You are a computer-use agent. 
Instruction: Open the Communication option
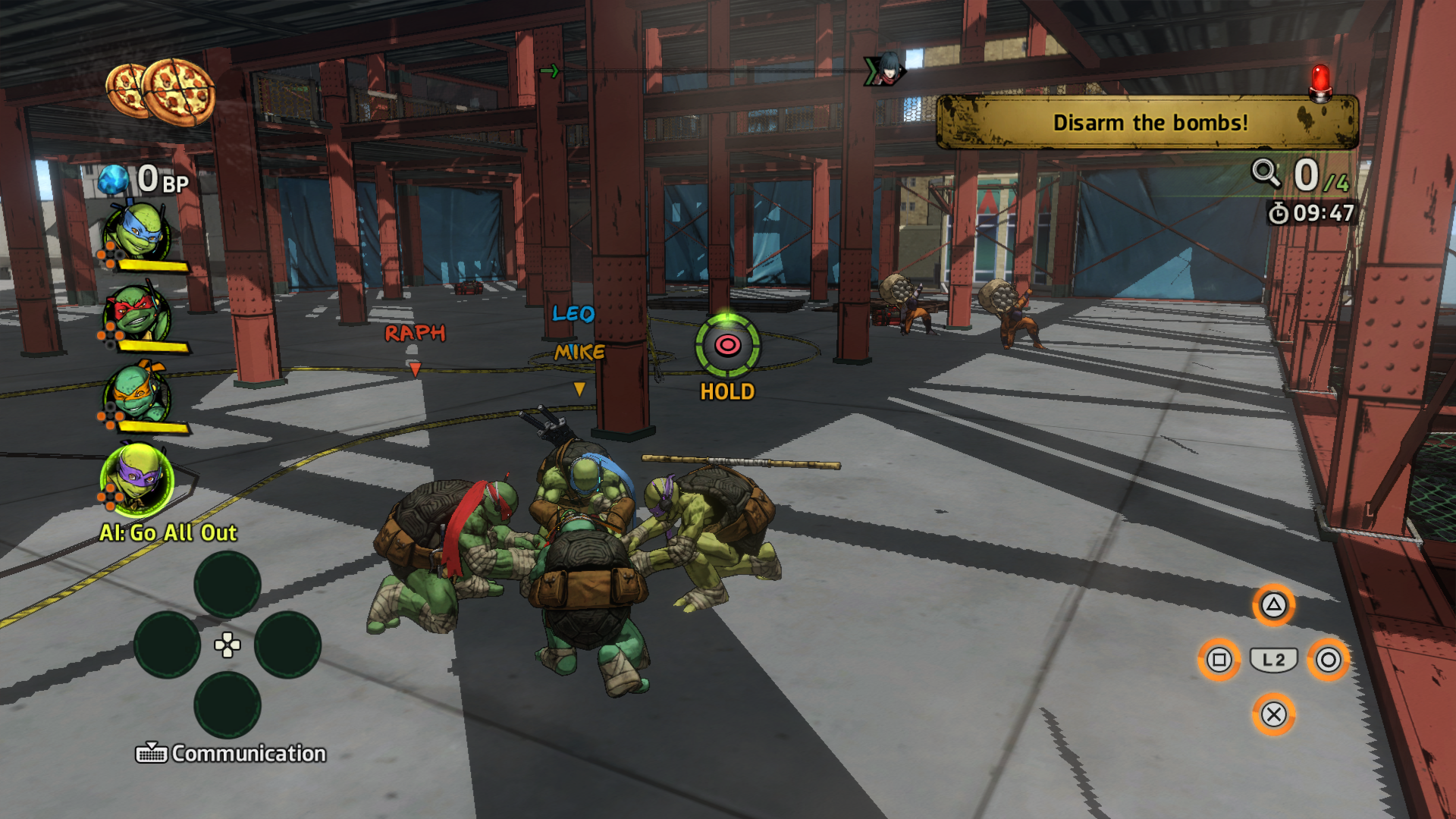tap(231, 753)
